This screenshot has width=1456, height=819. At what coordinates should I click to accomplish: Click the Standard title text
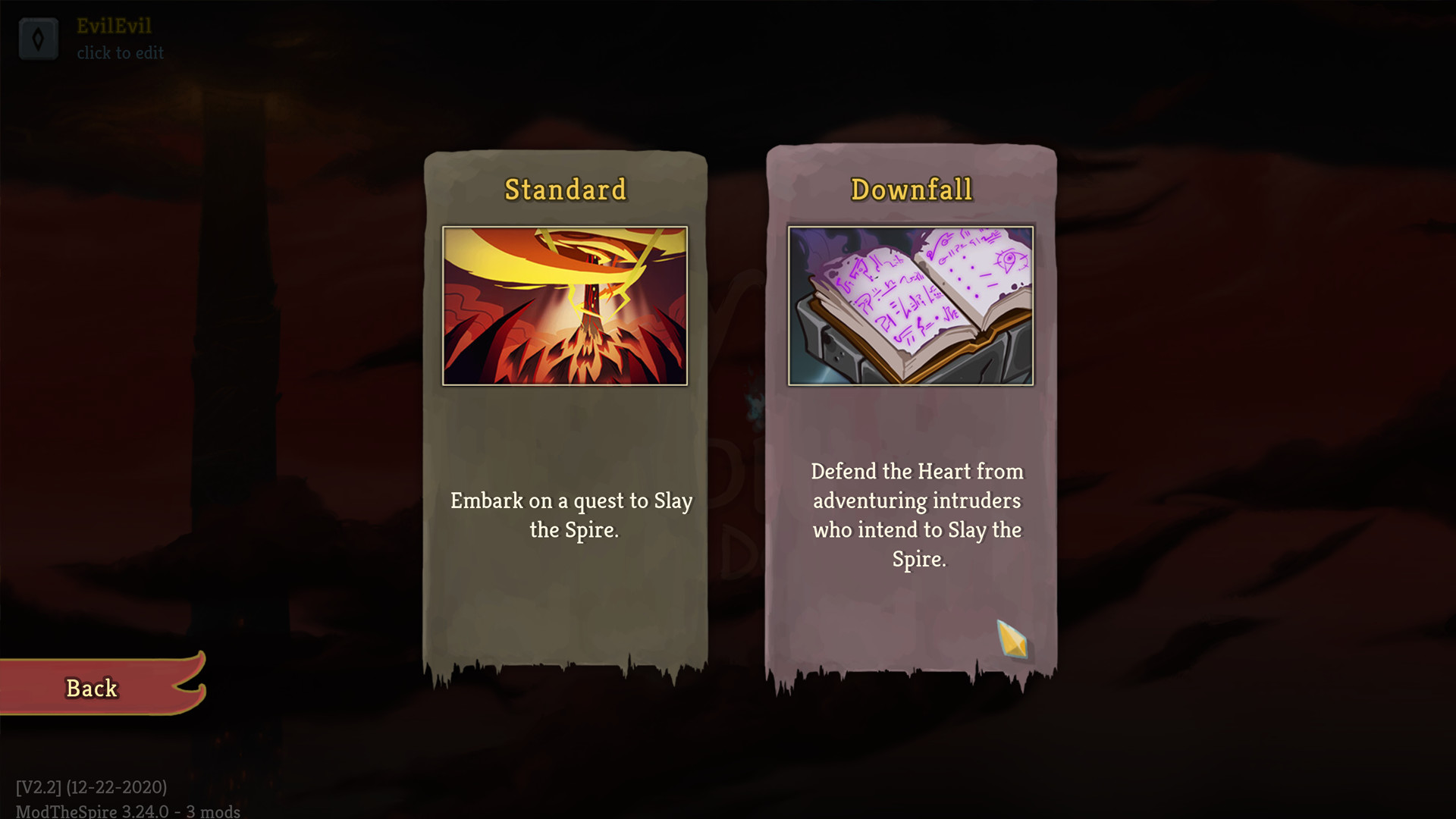566,190
